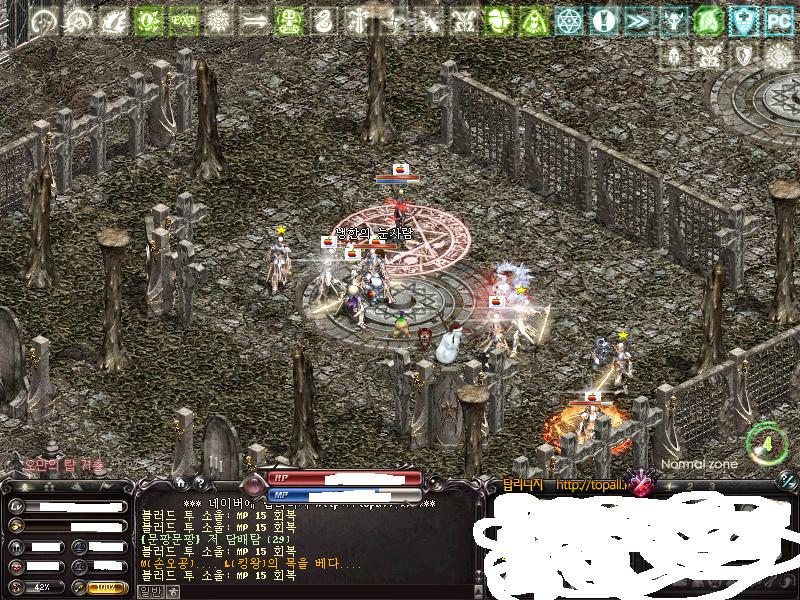800x600 pixels.
Task: Open the topall website link
Action: pyautogui.click(x=592, y=486)
